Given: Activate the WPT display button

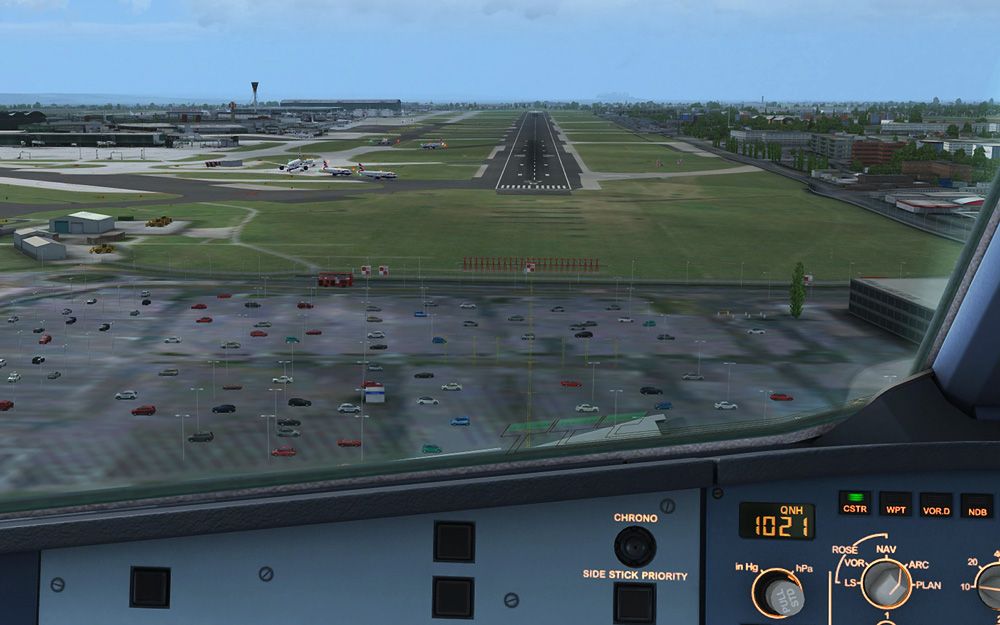Looking at the screenshot, I should click(x=896, y=505).
